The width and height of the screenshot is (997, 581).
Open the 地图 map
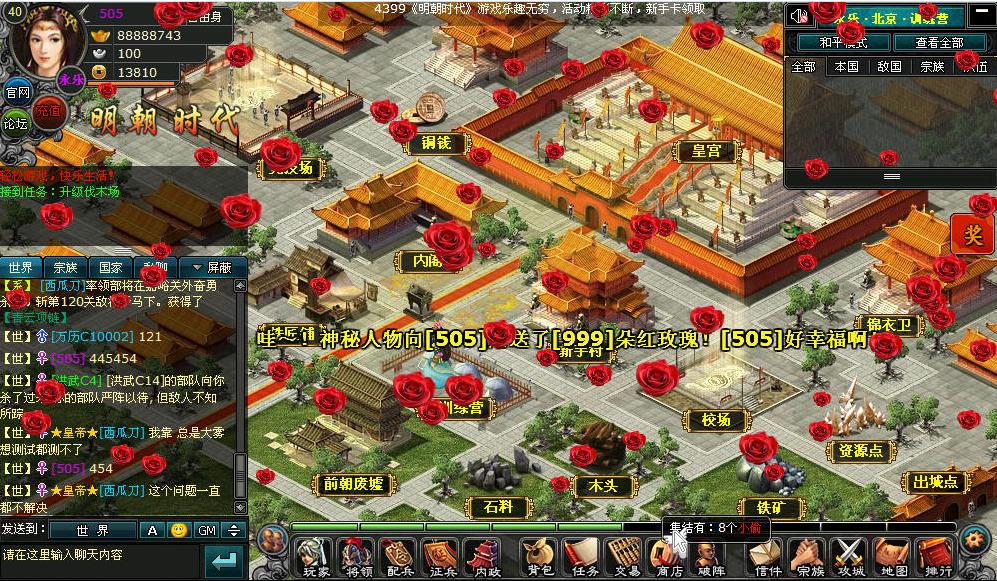pos(892,557)
